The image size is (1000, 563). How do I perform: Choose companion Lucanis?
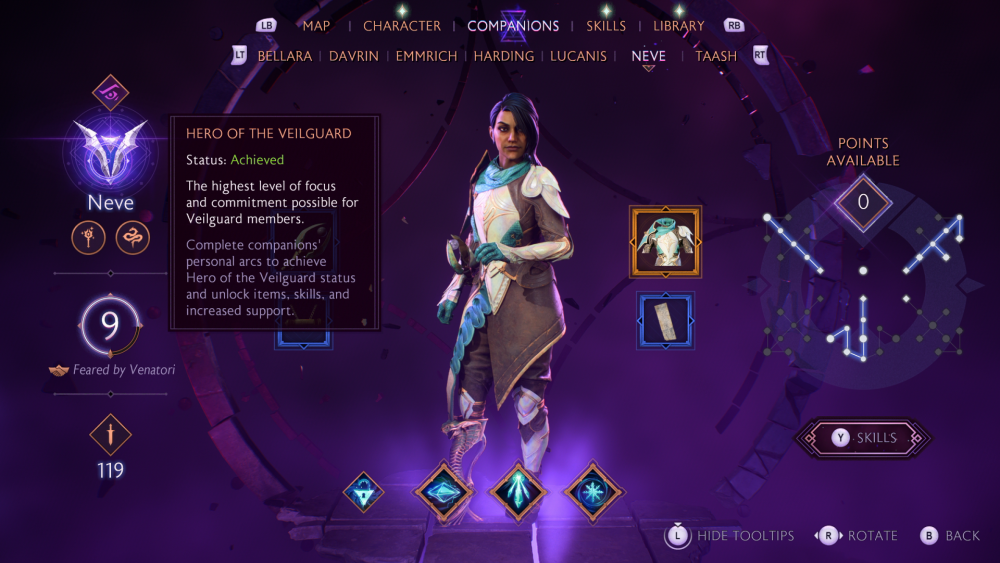click(579, 56)
